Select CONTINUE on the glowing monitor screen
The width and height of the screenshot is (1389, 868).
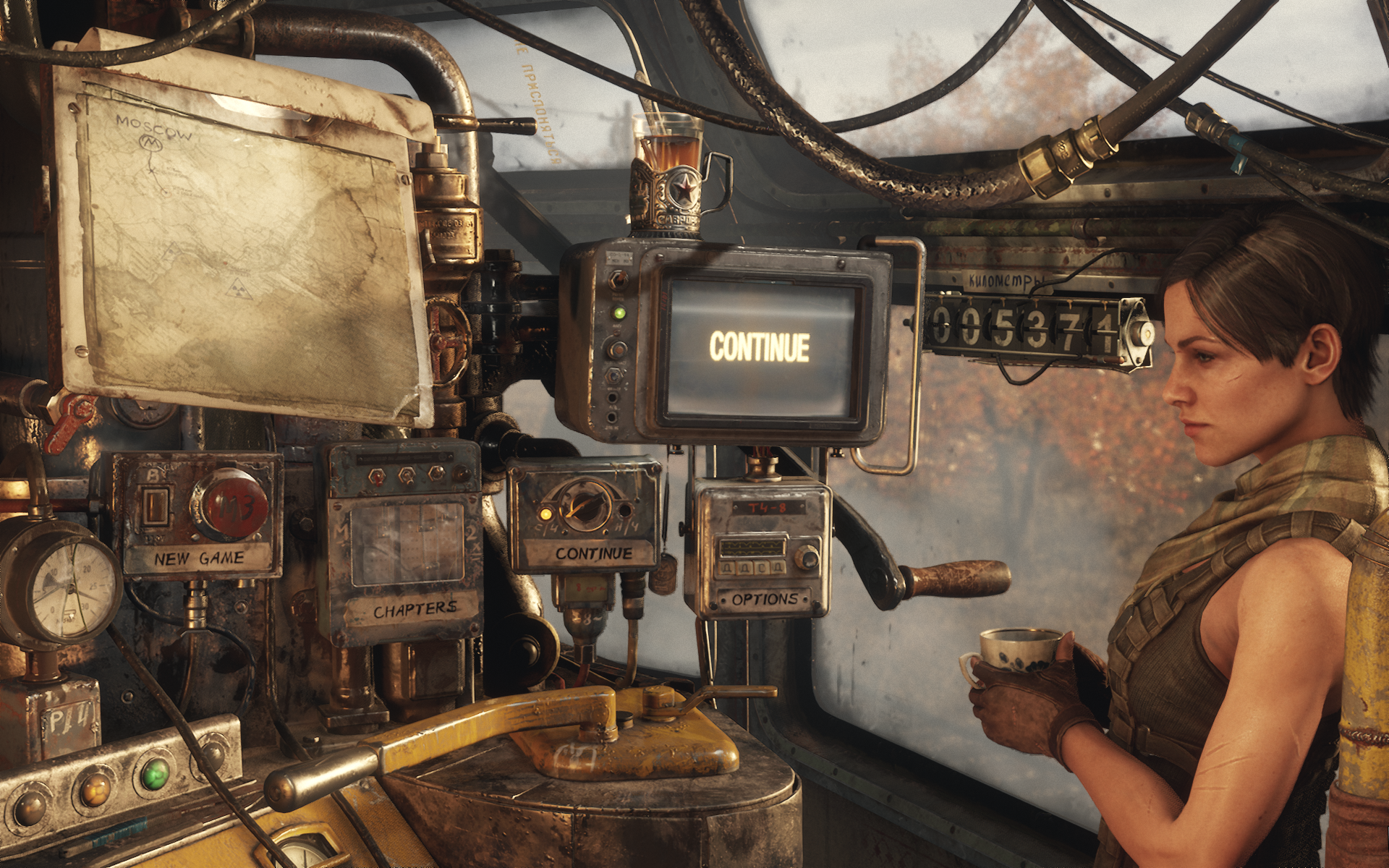tap(760, 345)
